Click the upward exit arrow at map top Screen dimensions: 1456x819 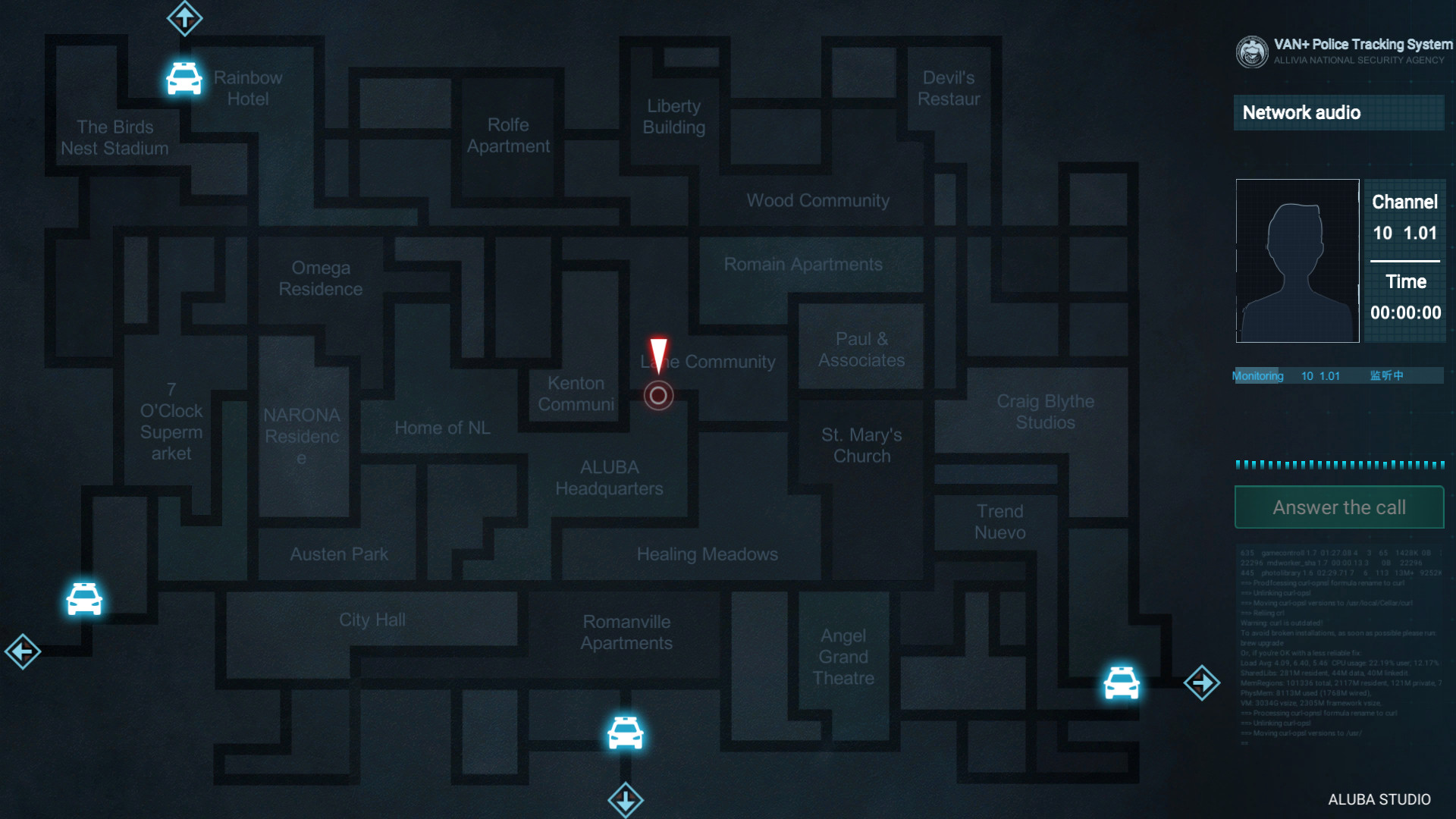(184, 18)
